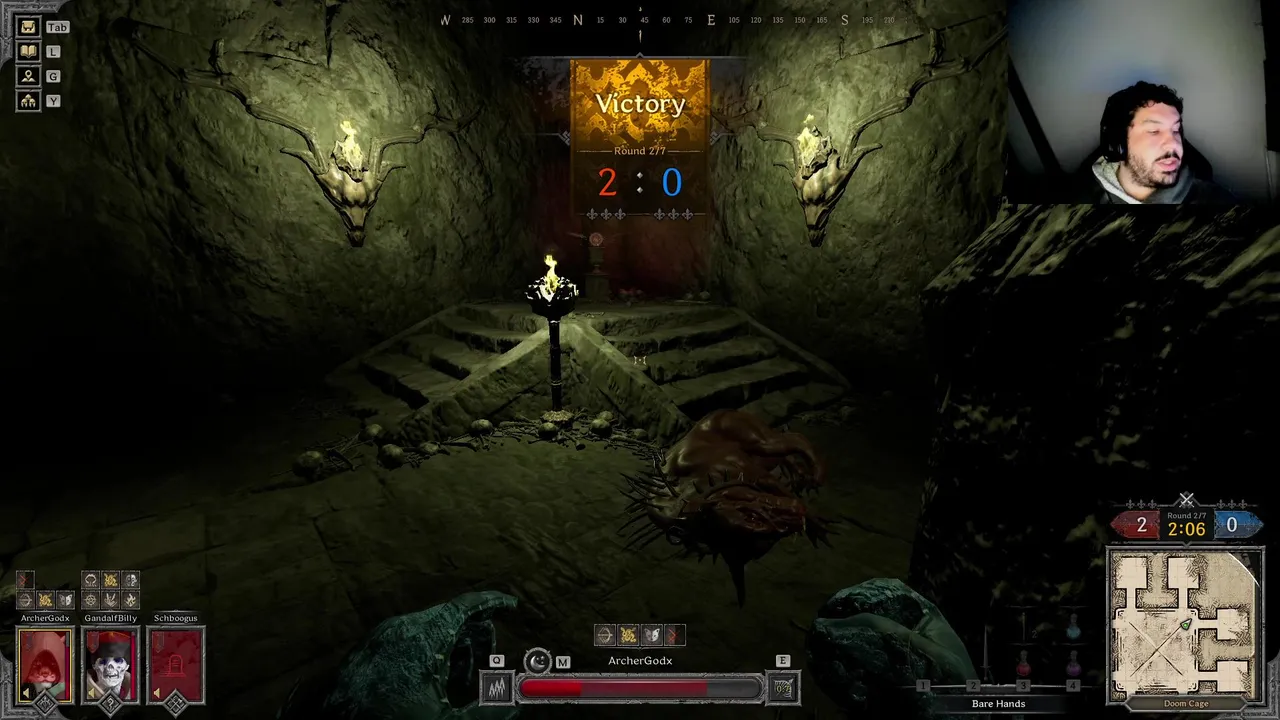This screenshot has width=1280, height=720.
Task: Activate the claw-marks ability left of health bar
Action: pos(497,688)
